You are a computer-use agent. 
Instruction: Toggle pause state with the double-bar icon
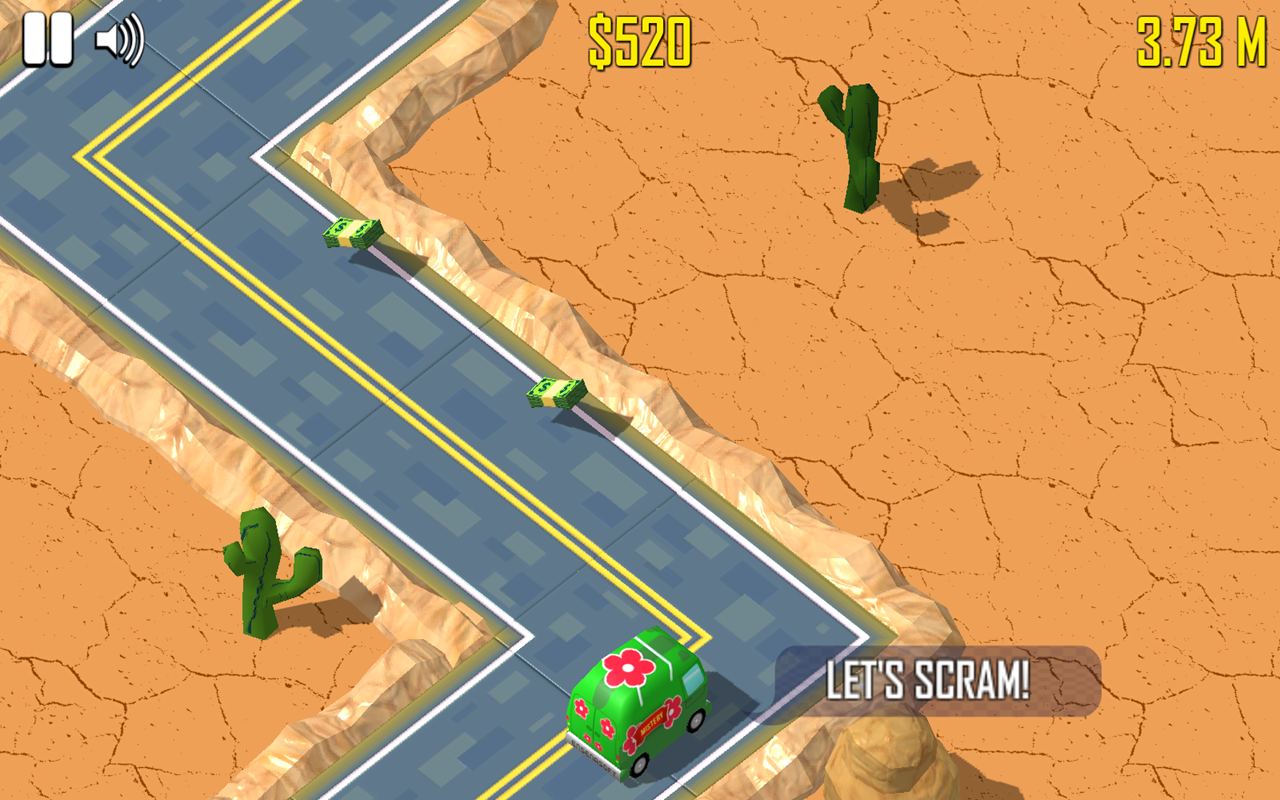(x=49, y=38)
